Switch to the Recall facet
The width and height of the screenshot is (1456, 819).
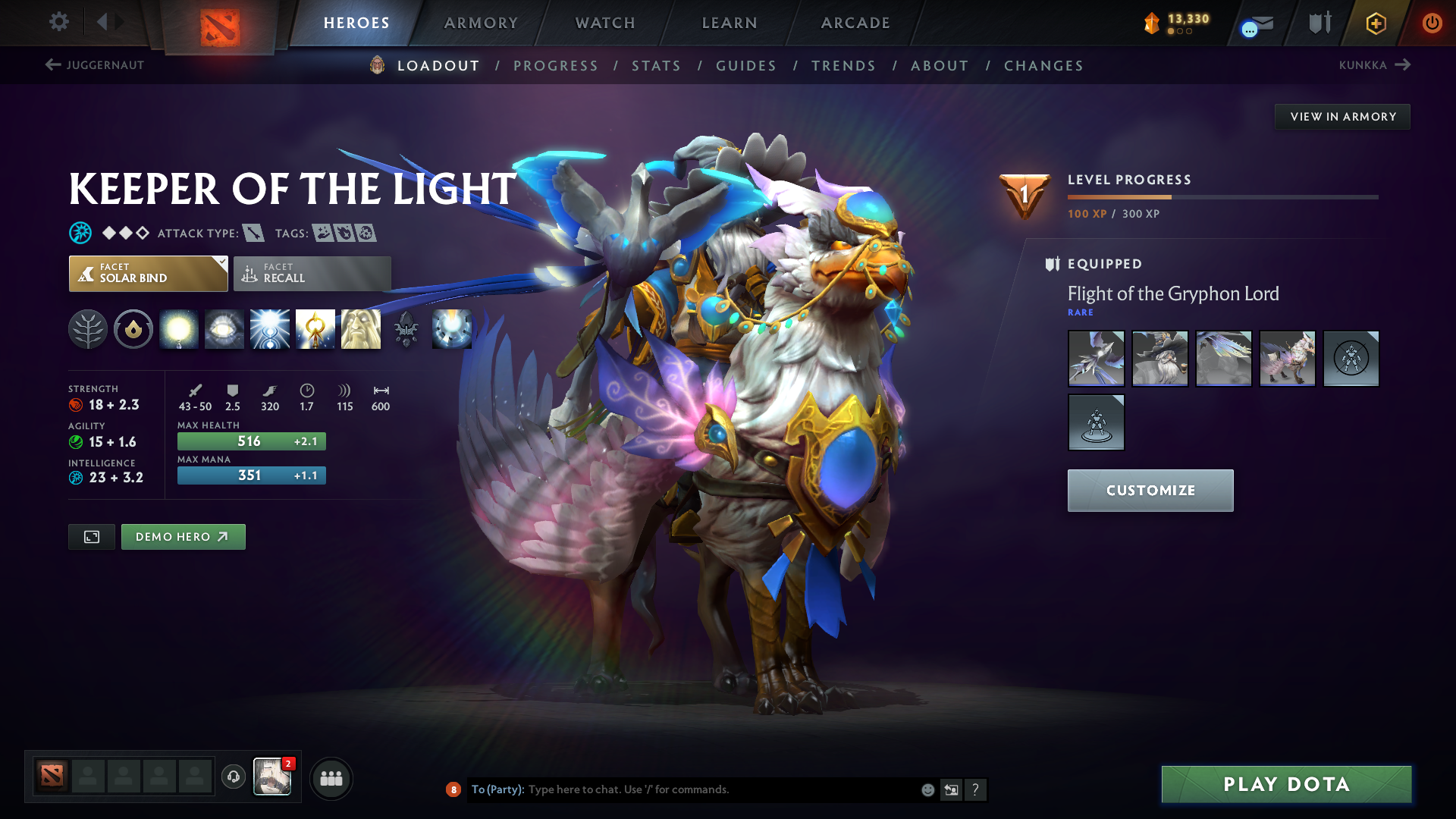click(x=311, y=273)
